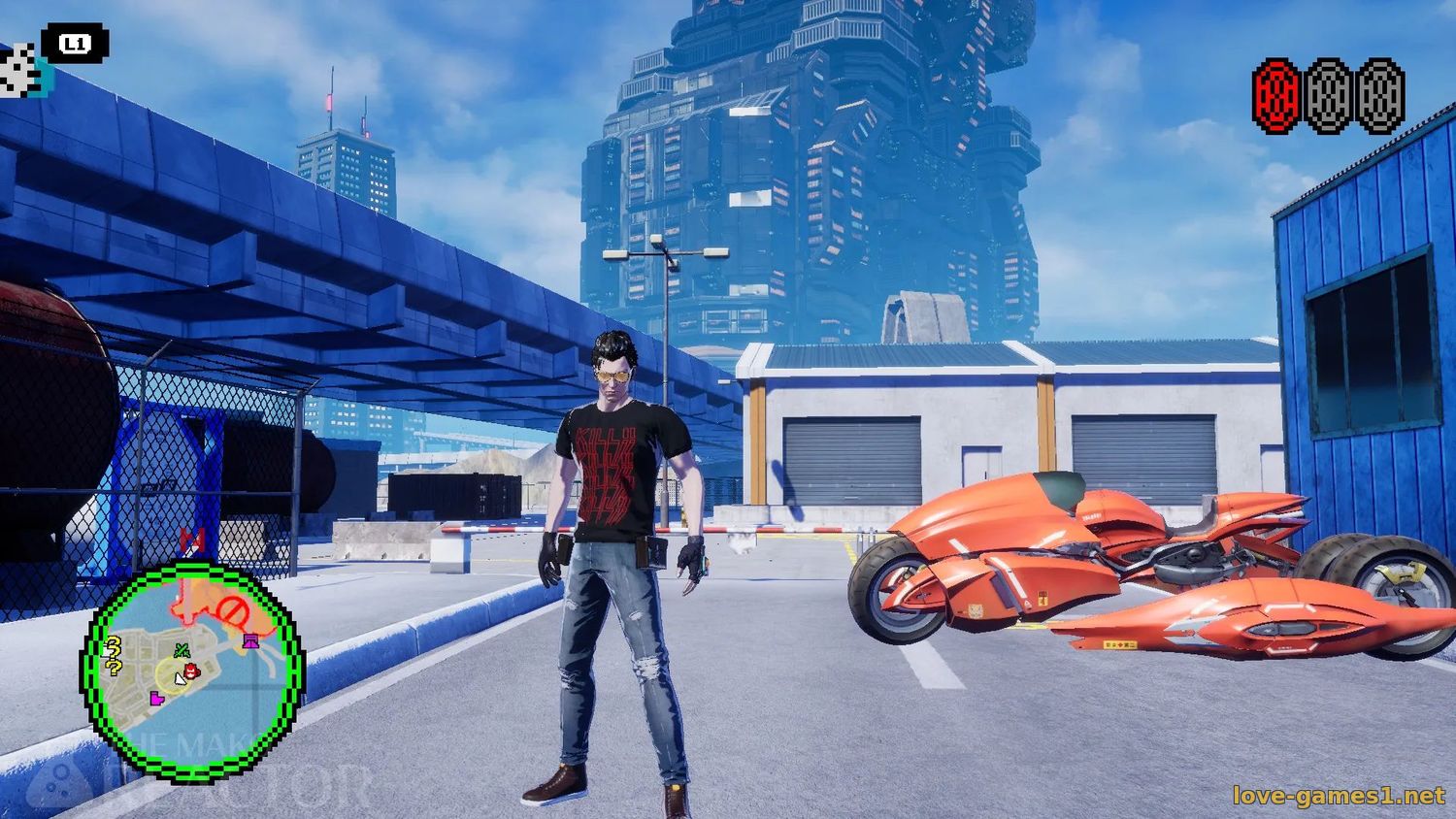
Task: Click the red prohibited-zone sign on minimap
Action: tap(231, 611)
